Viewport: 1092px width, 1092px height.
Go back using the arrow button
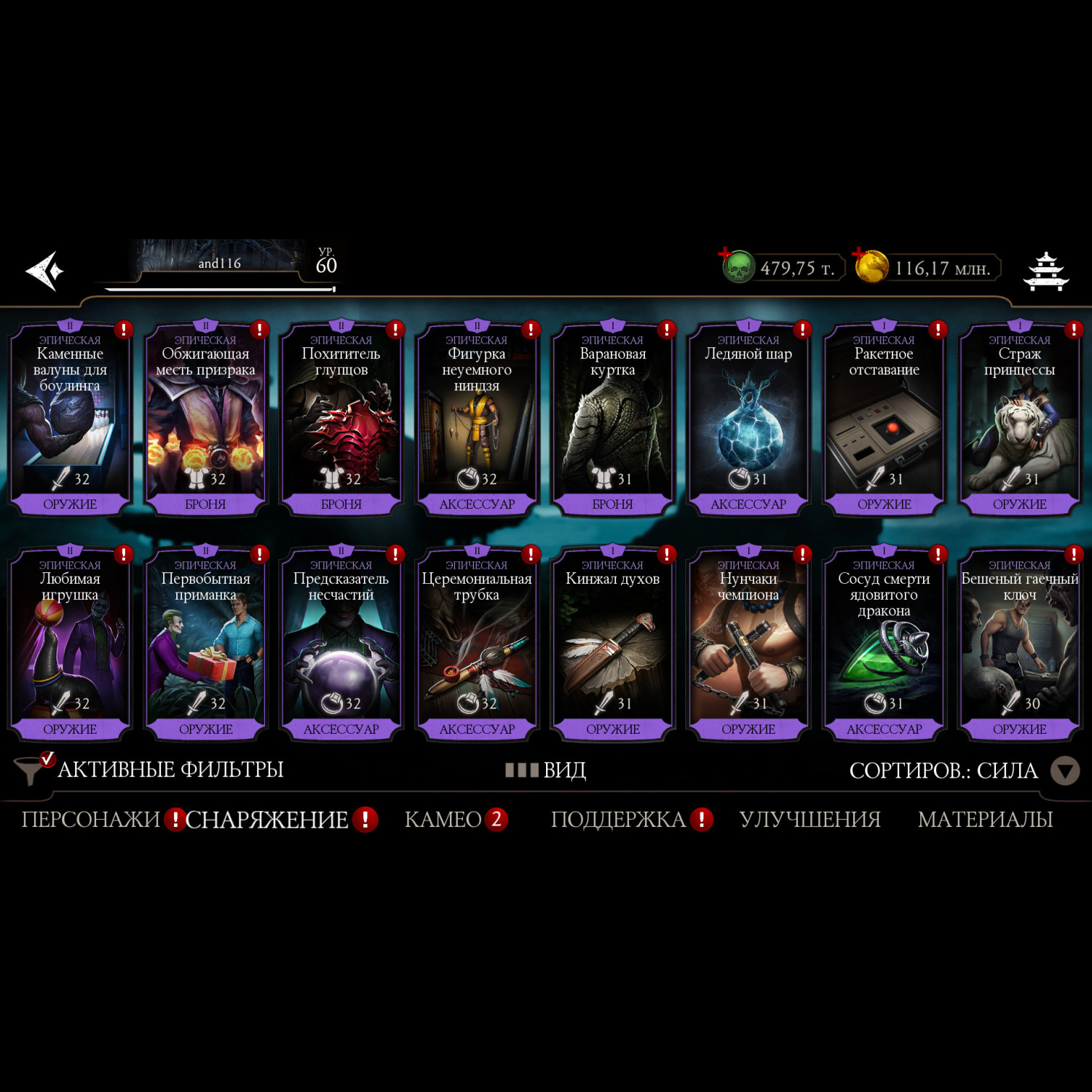45,271
